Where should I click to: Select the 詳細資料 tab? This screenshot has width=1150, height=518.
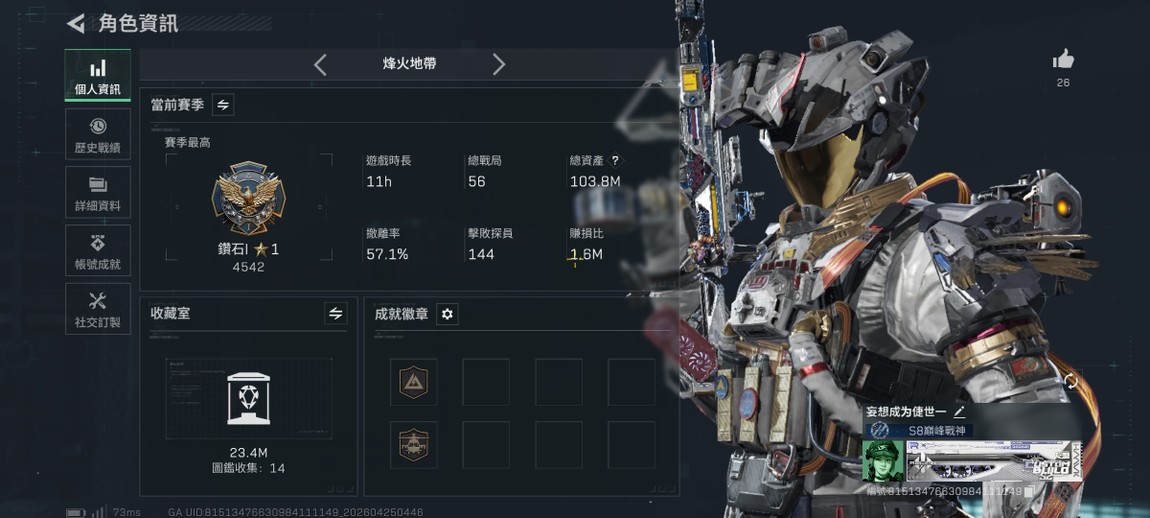(x=98, y=193)
